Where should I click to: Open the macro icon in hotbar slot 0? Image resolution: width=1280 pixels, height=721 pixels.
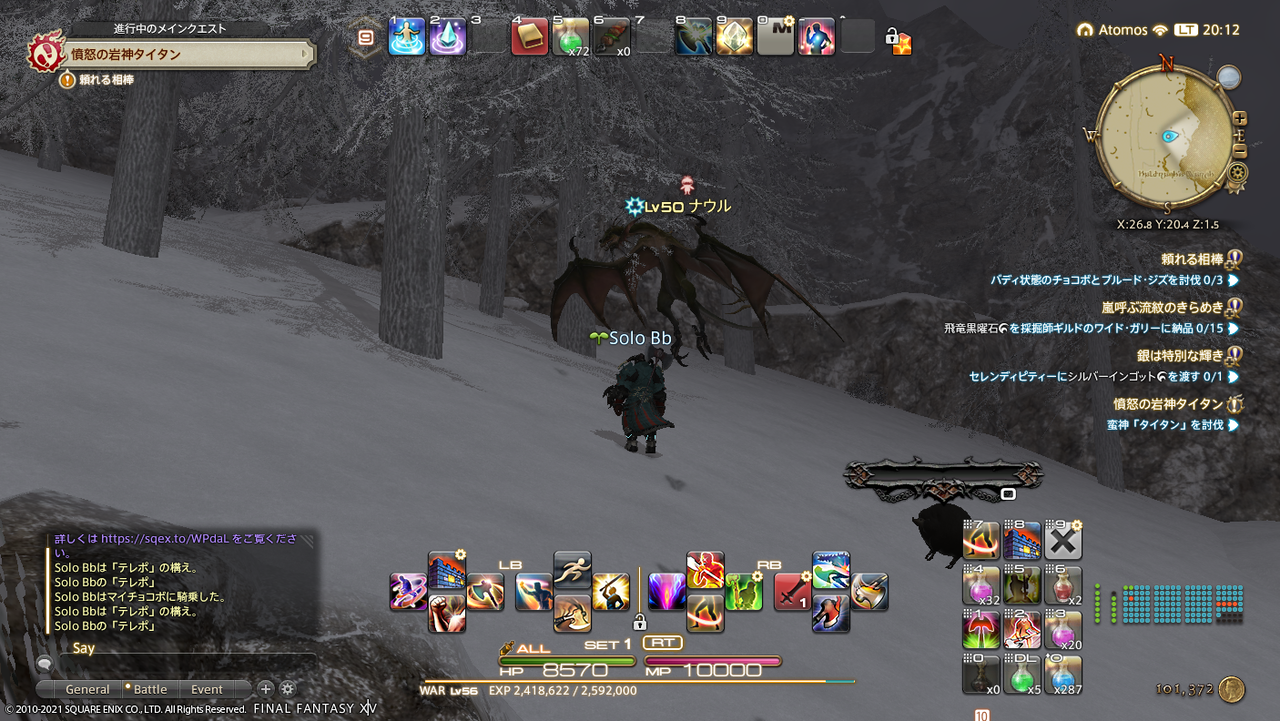point(776,35)
